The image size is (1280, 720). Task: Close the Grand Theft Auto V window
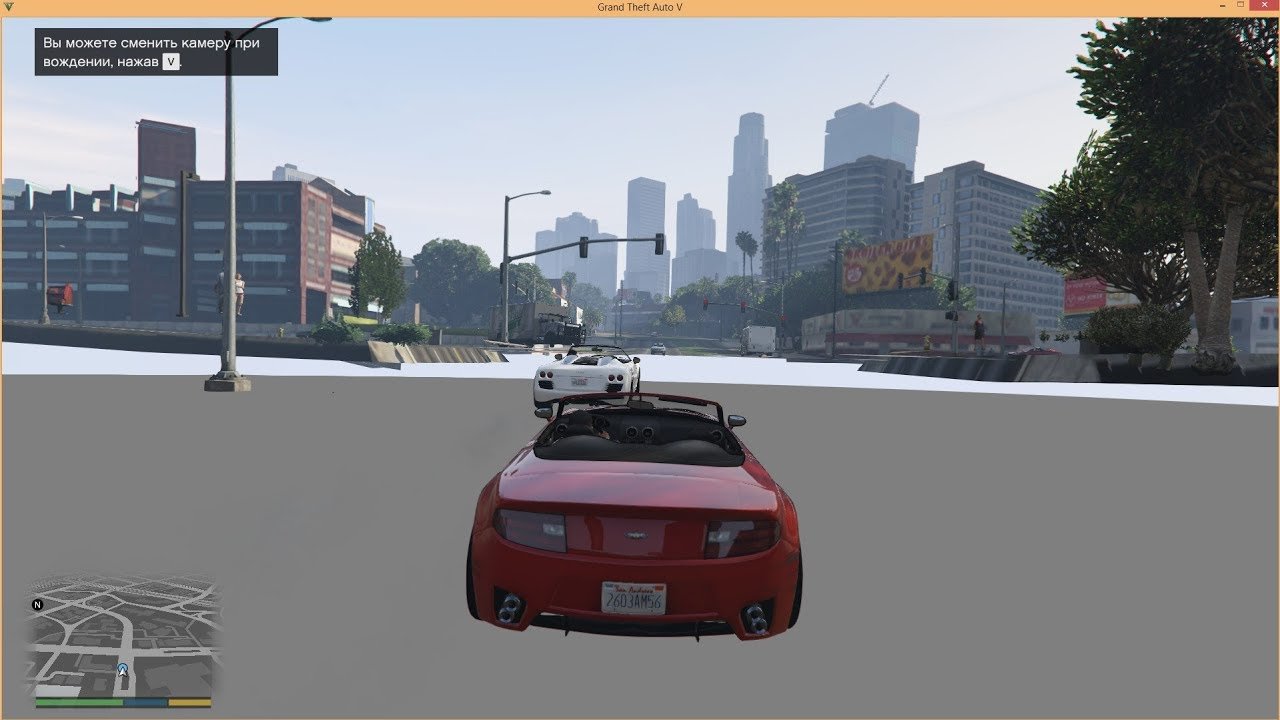[1265, 6]
